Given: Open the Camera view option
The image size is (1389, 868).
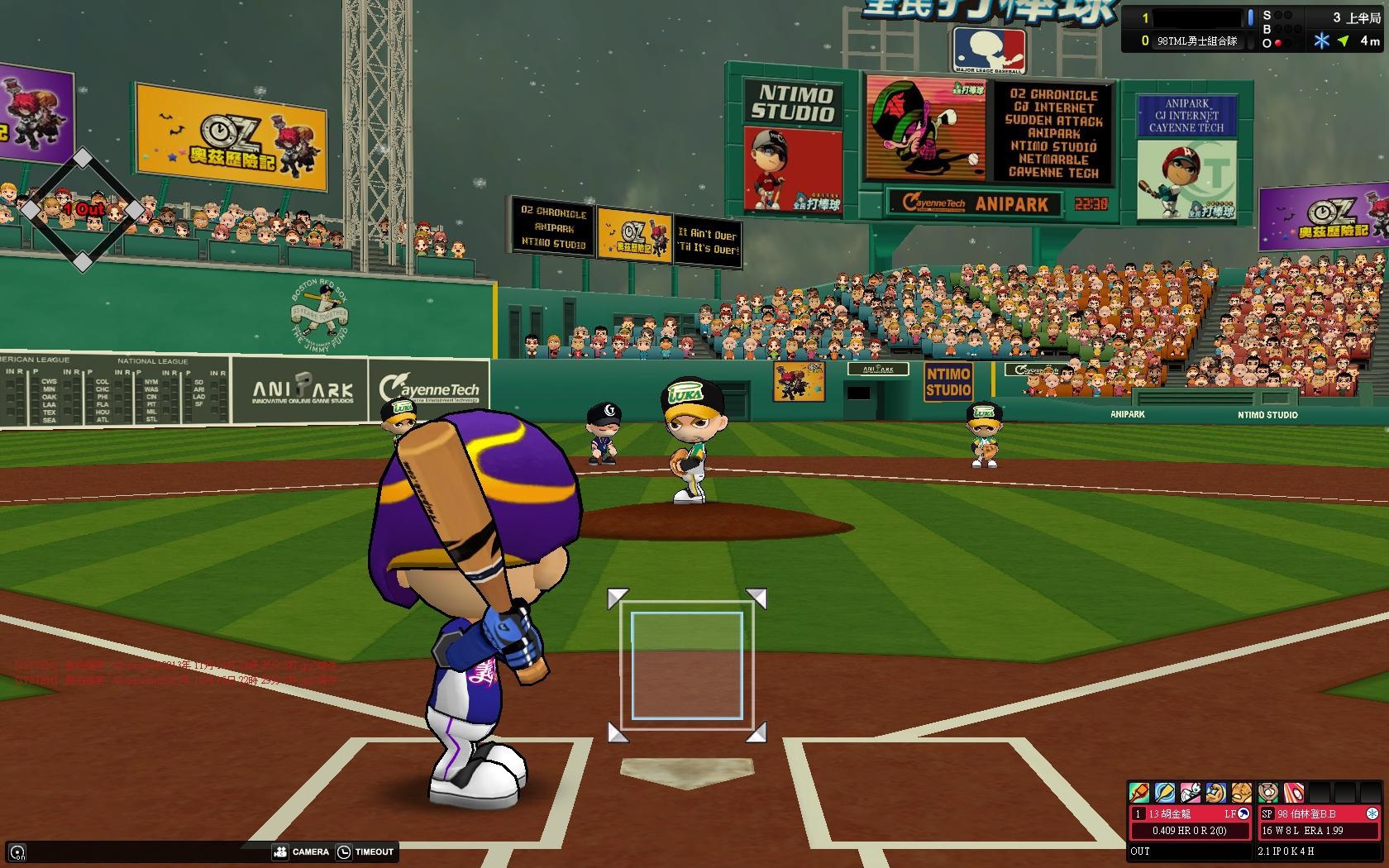Looking at the screenshot, I should pyautogui.click(x=301, y=851).
